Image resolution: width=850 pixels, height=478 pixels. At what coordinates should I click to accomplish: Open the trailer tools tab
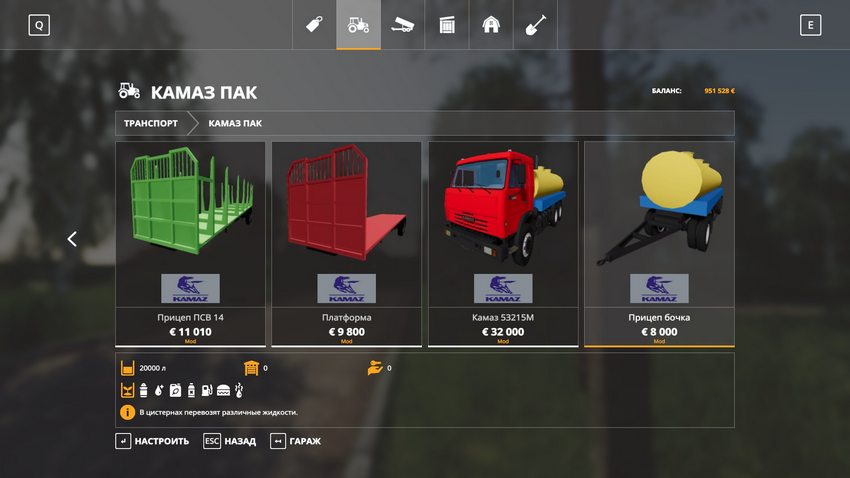[402, 25]
